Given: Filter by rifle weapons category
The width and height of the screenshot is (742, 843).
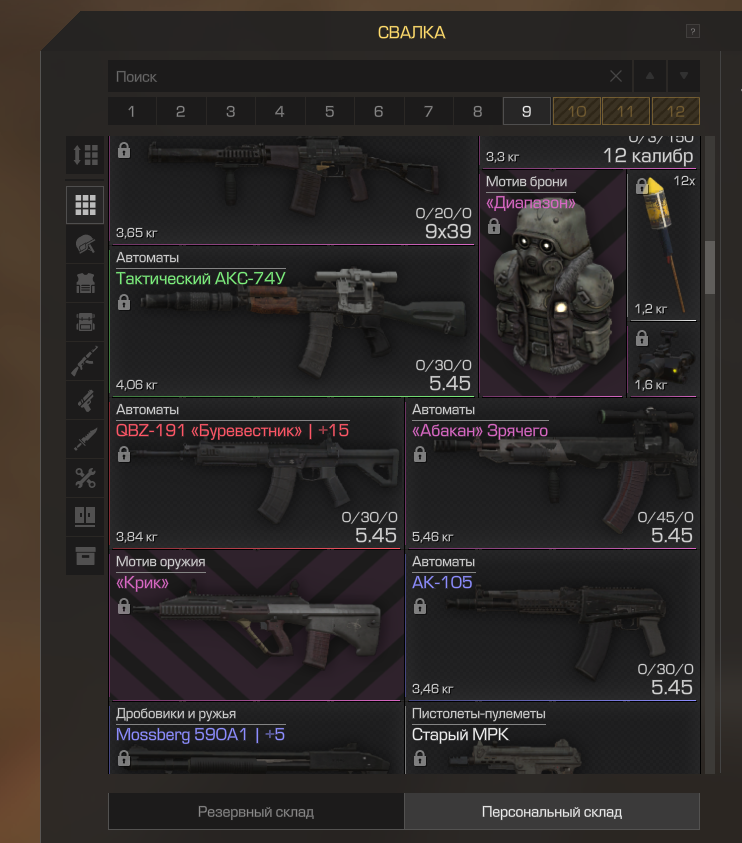Looking at the screenshot, I should click(85, 361).
